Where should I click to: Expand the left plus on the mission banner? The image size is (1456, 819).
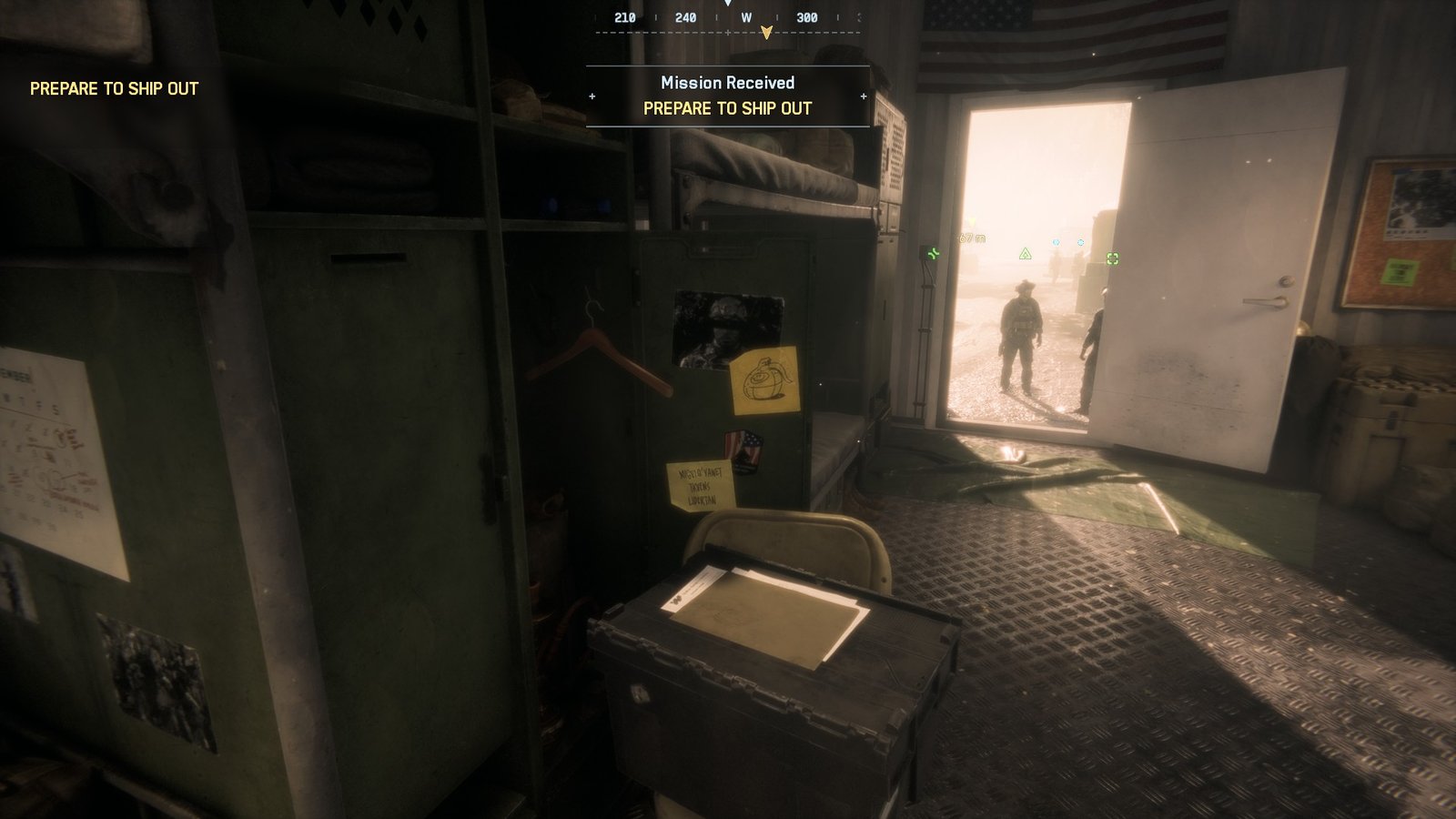click(x=593, y=95)
